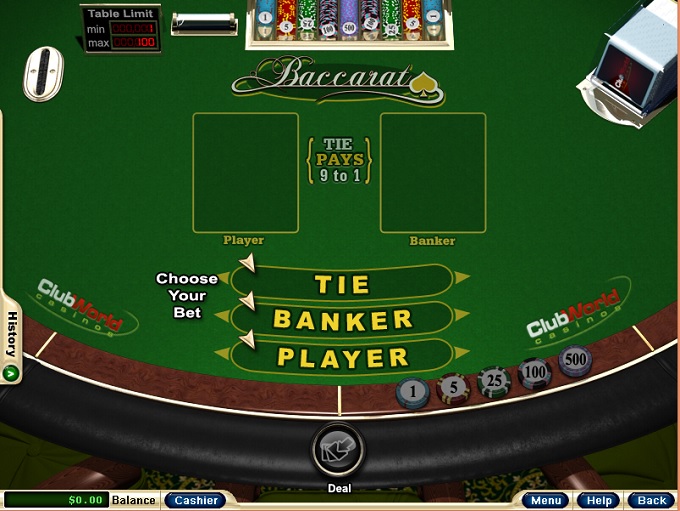Select the 25 value chip
This screenshot has height=511, width=680.
(x=494, y=381)
